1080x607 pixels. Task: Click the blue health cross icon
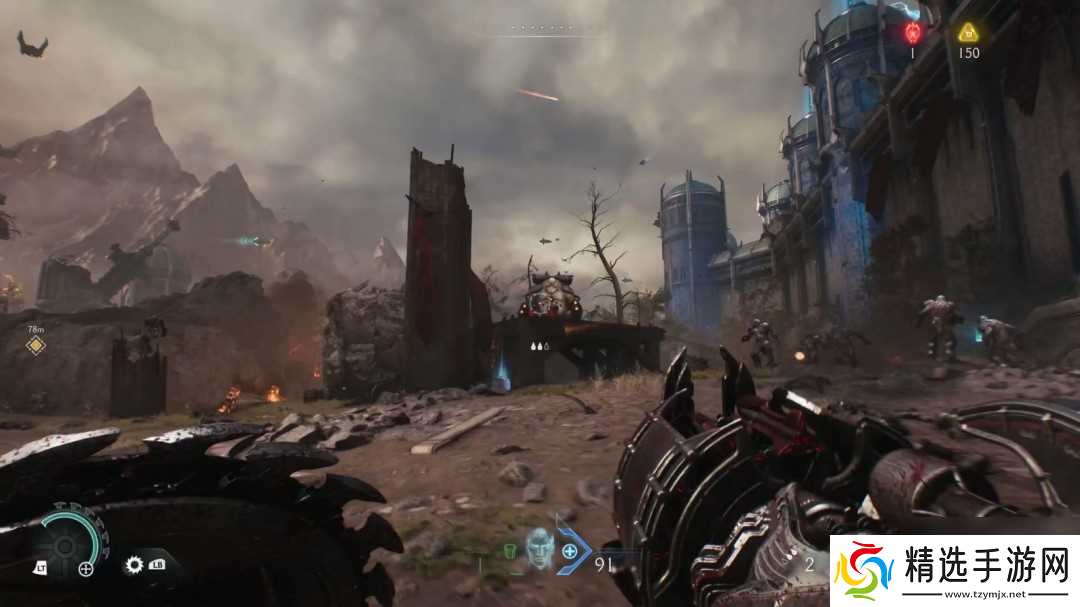569,550
